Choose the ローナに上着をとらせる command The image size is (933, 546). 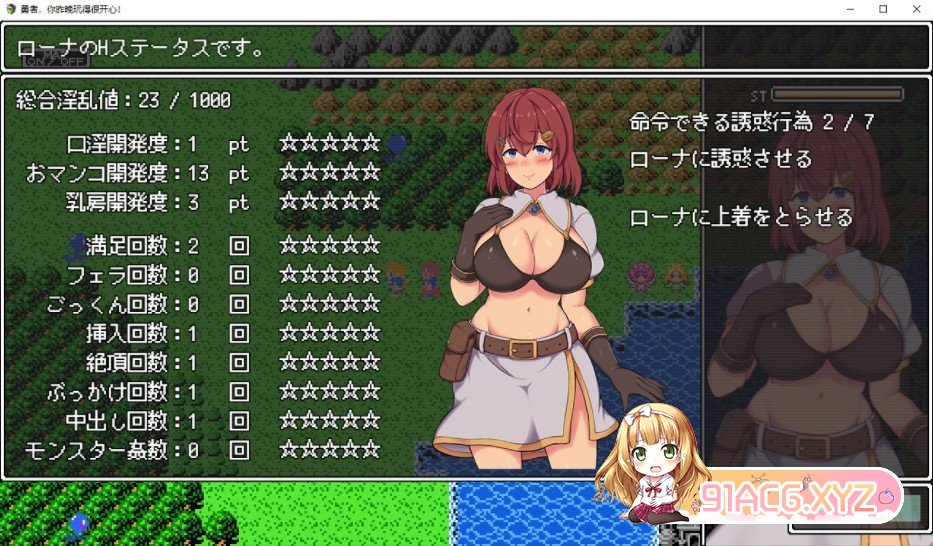point(741,217)
